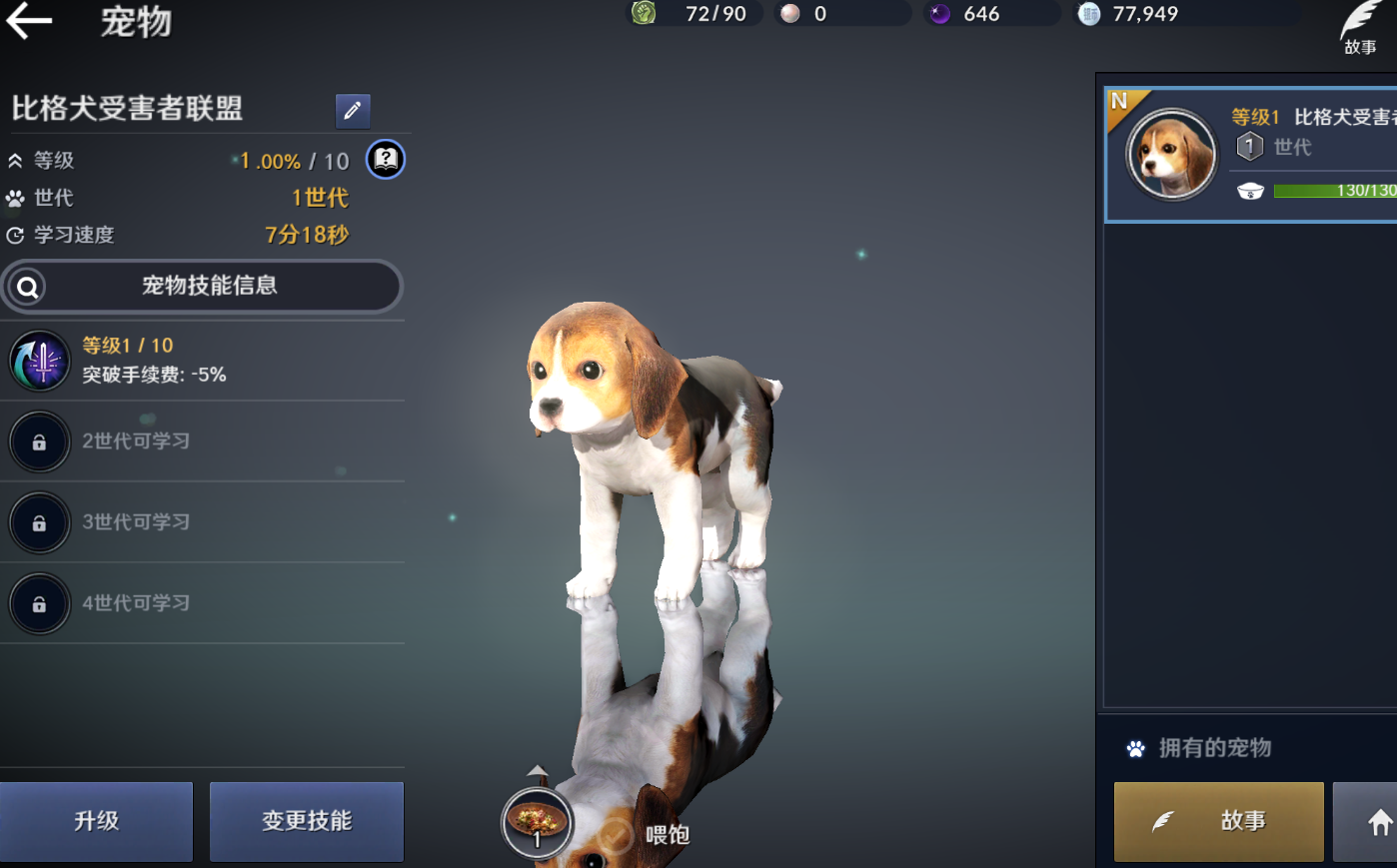Click the magnifier in 宠物技能信息 bar

tap(27, 287)
